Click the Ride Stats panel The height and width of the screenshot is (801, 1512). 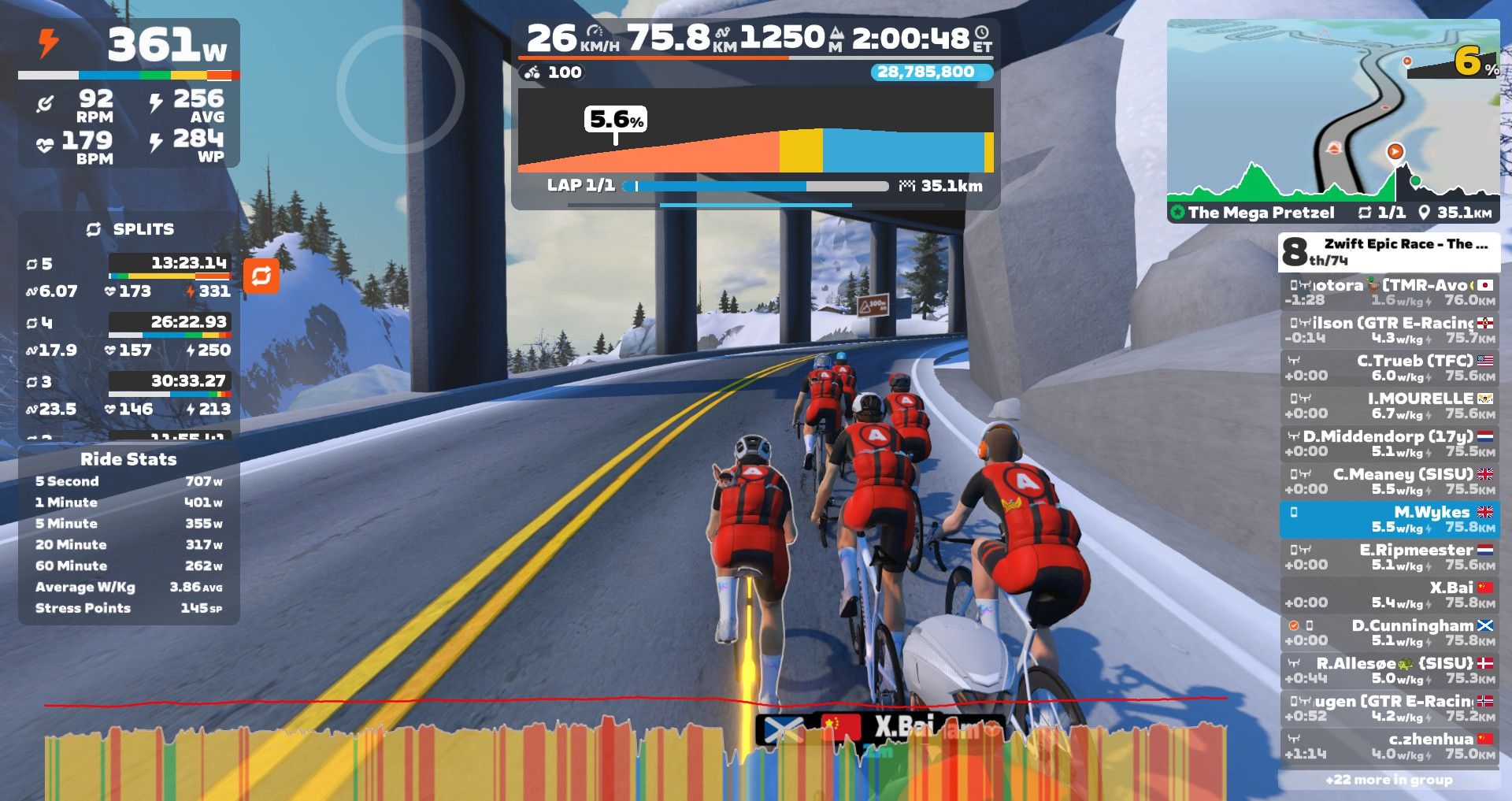(128, 536)
